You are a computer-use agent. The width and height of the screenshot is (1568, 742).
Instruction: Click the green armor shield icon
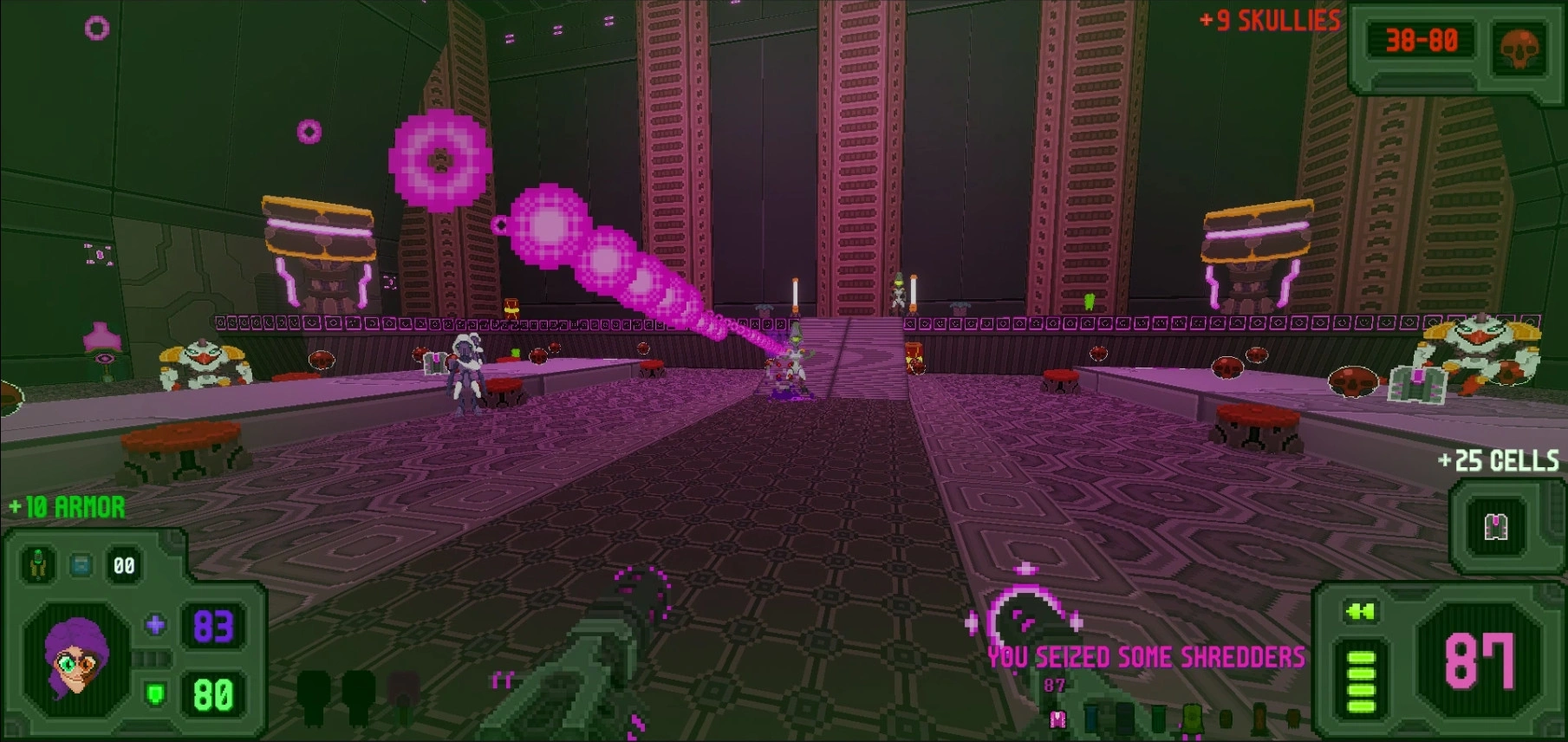[156, 693]
